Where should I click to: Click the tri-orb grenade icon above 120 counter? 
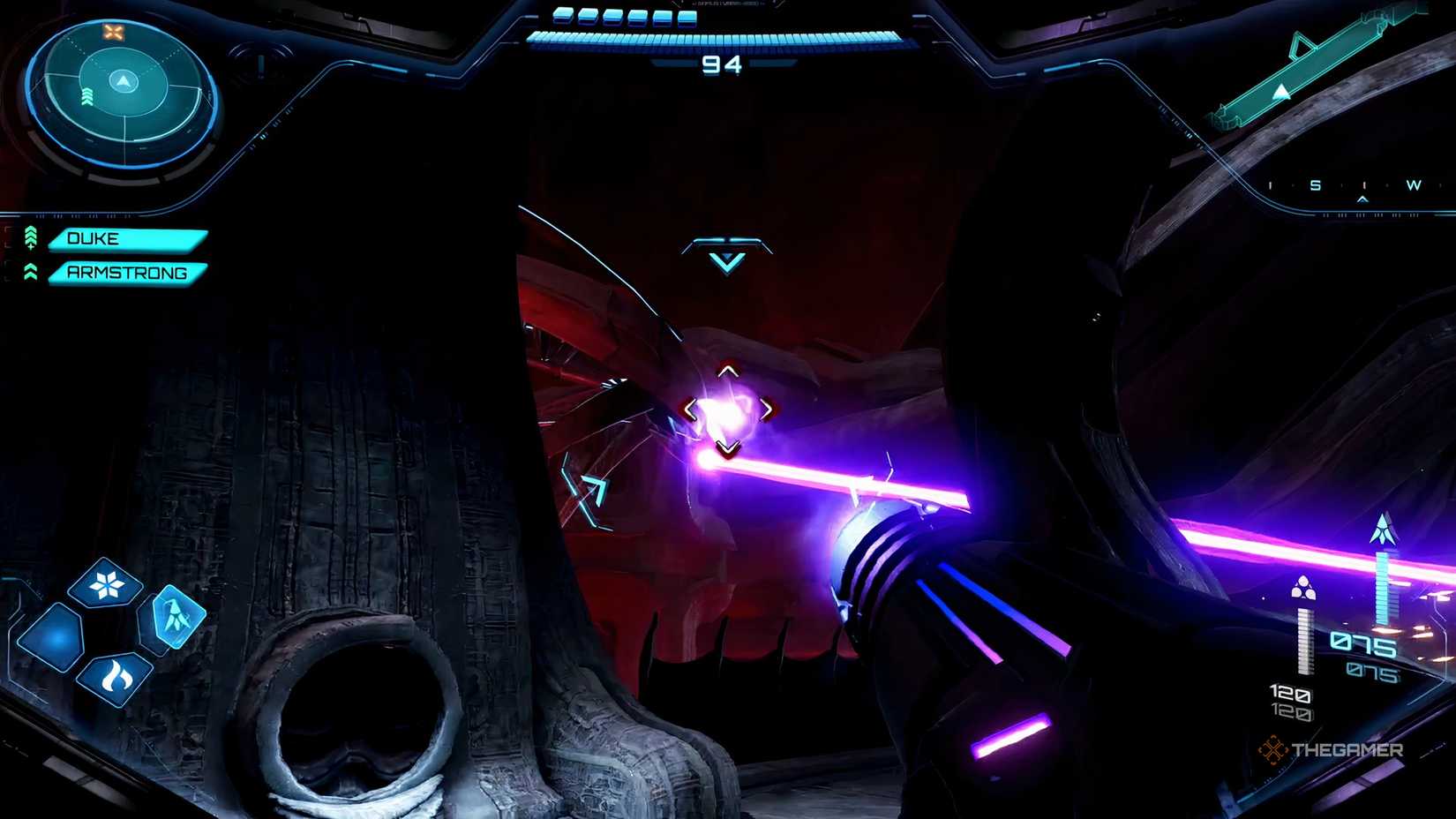click(x=1303, y=587)
